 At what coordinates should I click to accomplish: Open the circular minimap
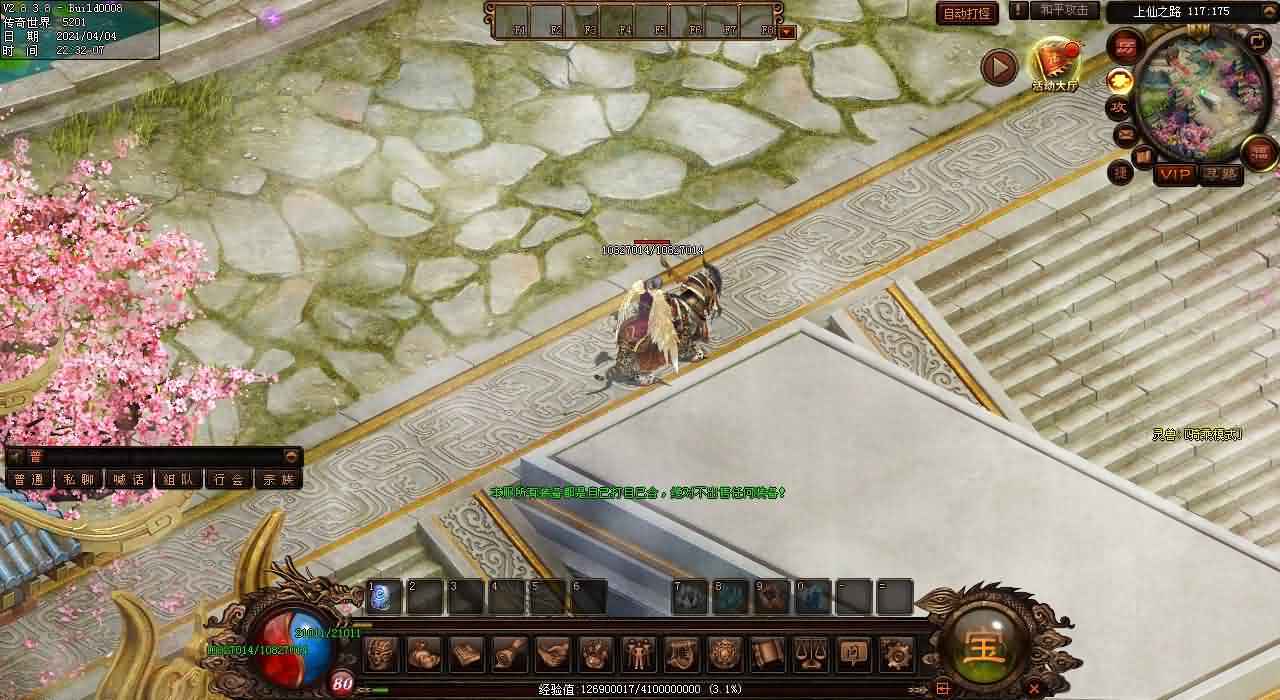(1197, 90)
